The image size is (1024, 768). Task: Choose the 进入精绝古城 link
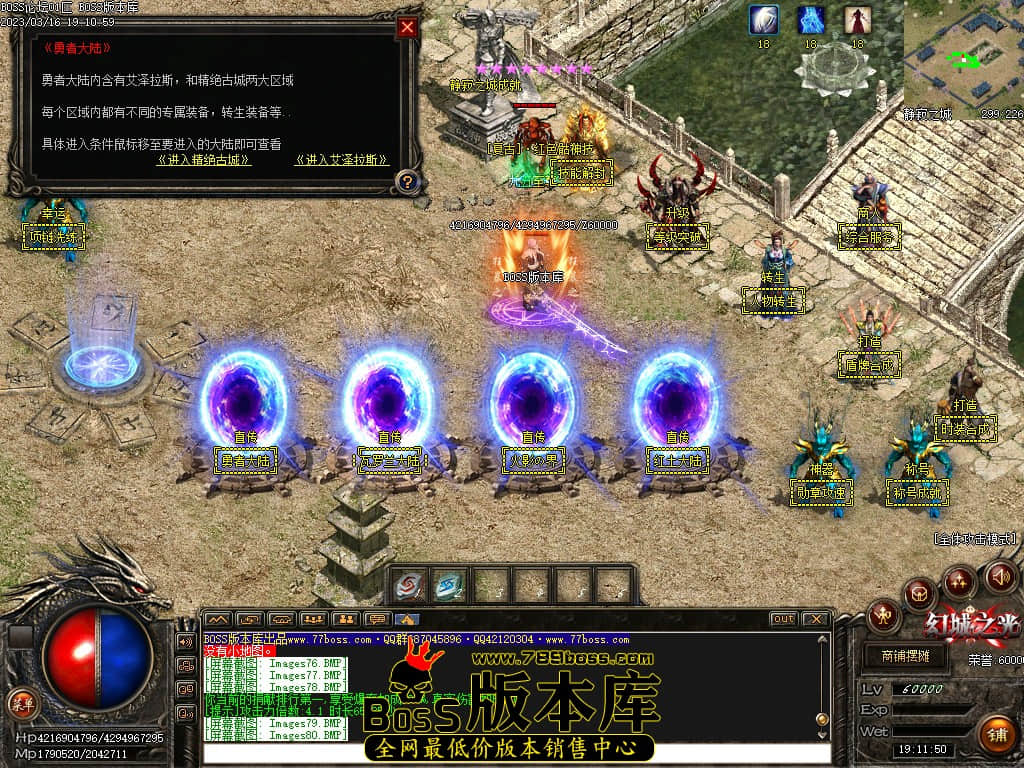click(x=204, y=160)
